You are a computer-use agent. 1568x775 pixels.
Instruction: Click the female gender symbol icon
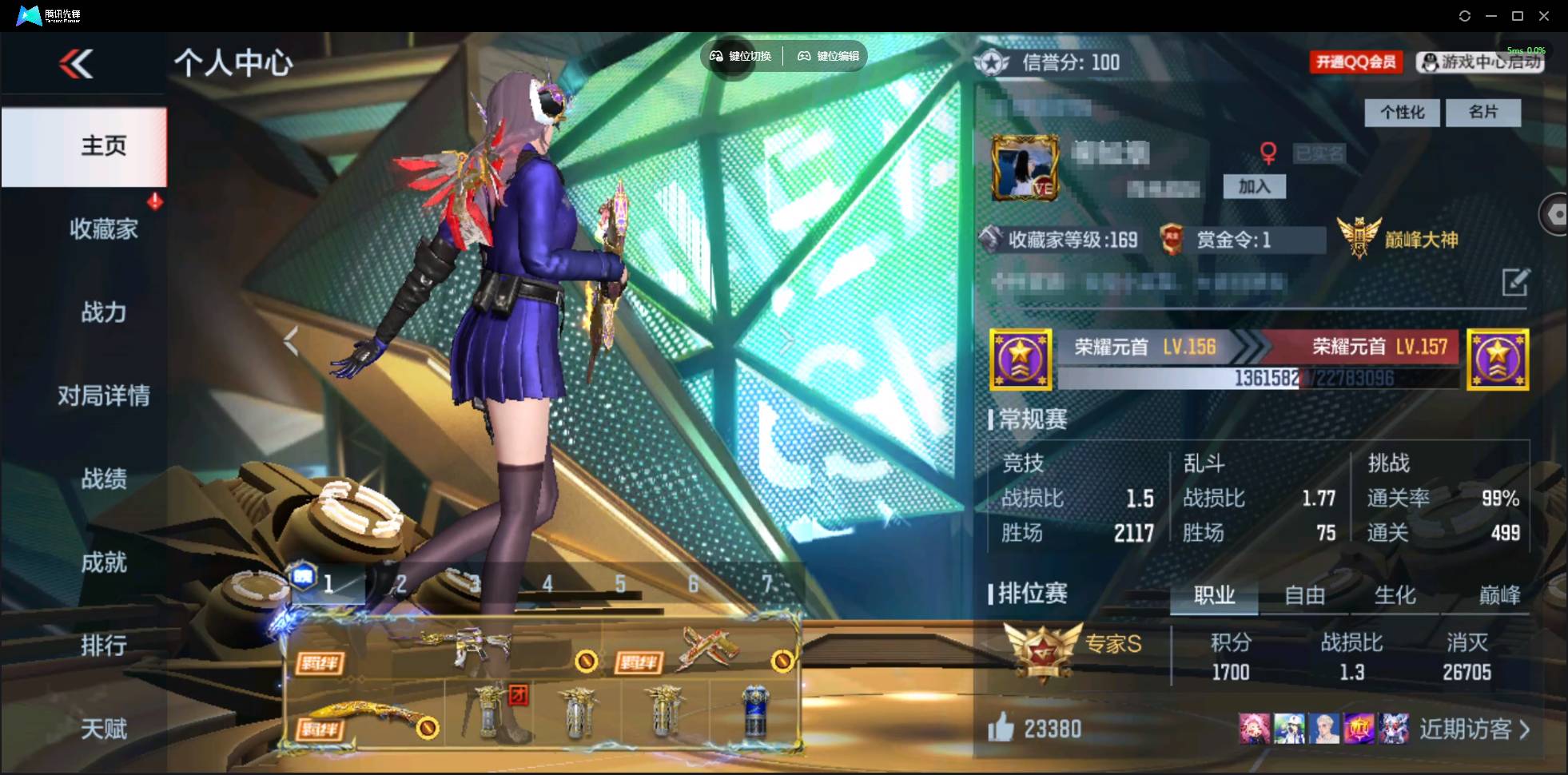[1271, 152]
